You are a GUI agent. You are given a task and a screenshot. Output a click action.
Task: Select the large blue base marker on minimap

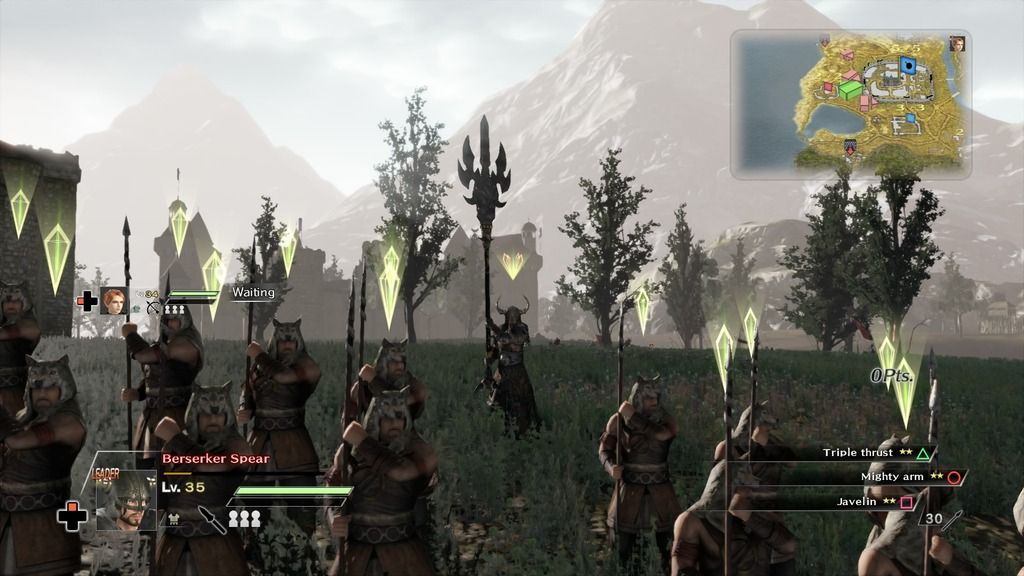(908, 66)
